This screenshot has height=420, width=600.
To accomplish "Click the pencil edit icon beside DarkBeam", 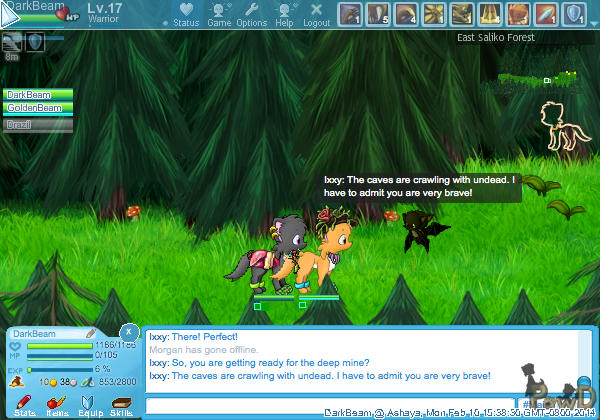I will [x=90, y=333].
